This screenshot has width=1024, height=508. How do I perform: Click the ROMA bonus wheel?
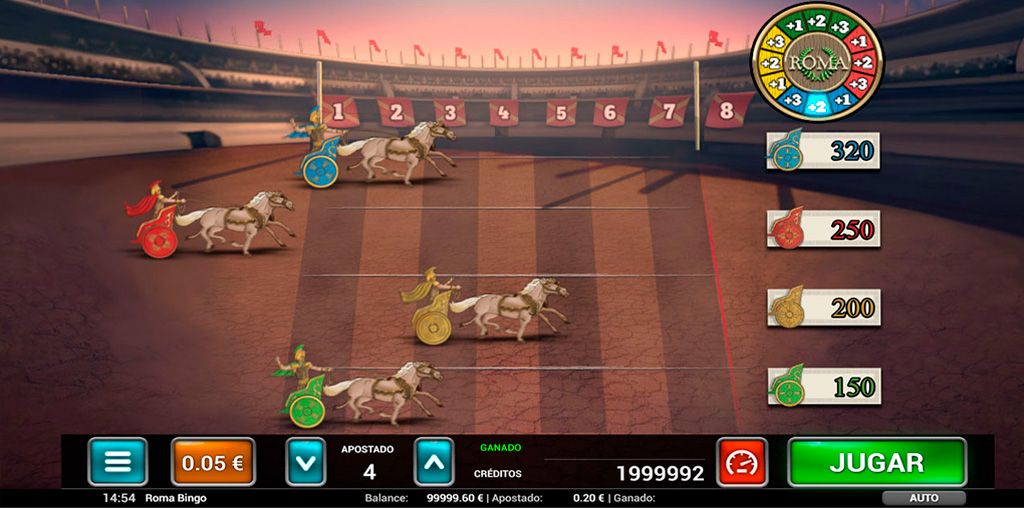point(817,61)
